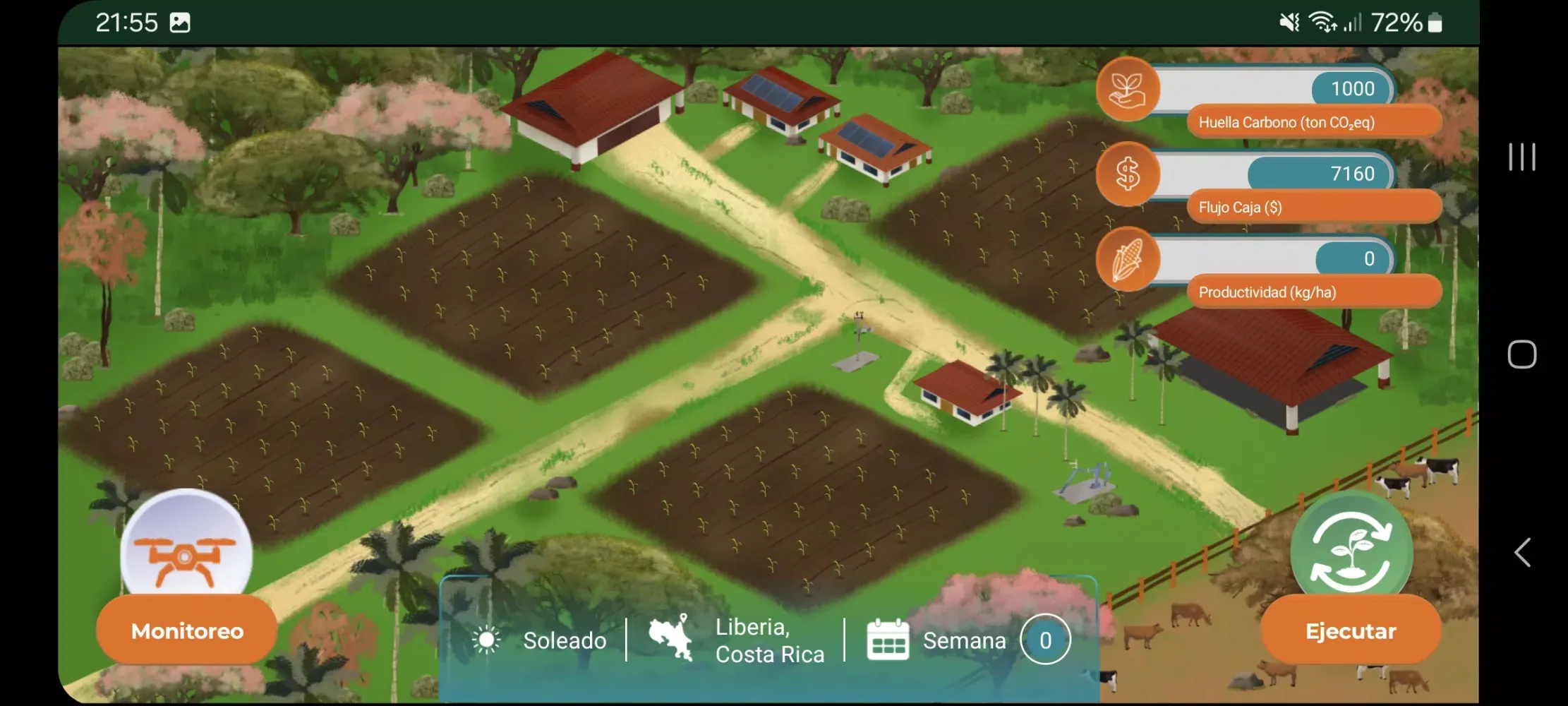Show the Soleado weather info
Screen dimensions: 1568x706
point(540,640)
